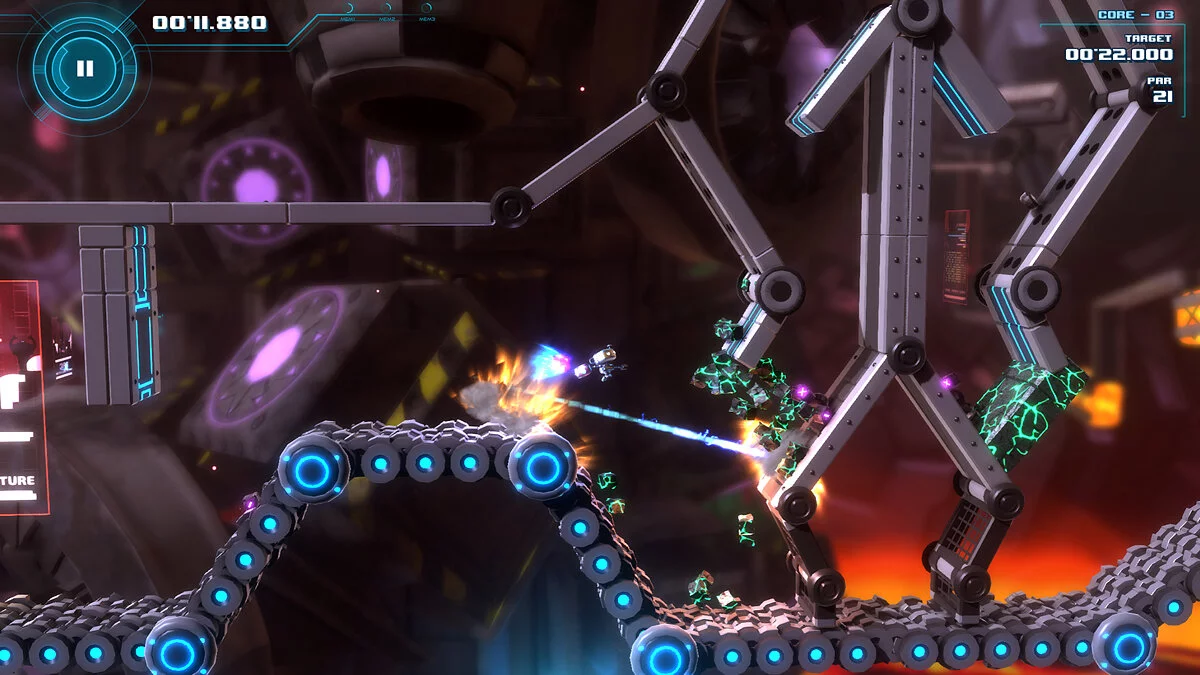This screenshot has height=675, width=1200.
Task: Pause the game with the circular button
Action: [84, 68]
